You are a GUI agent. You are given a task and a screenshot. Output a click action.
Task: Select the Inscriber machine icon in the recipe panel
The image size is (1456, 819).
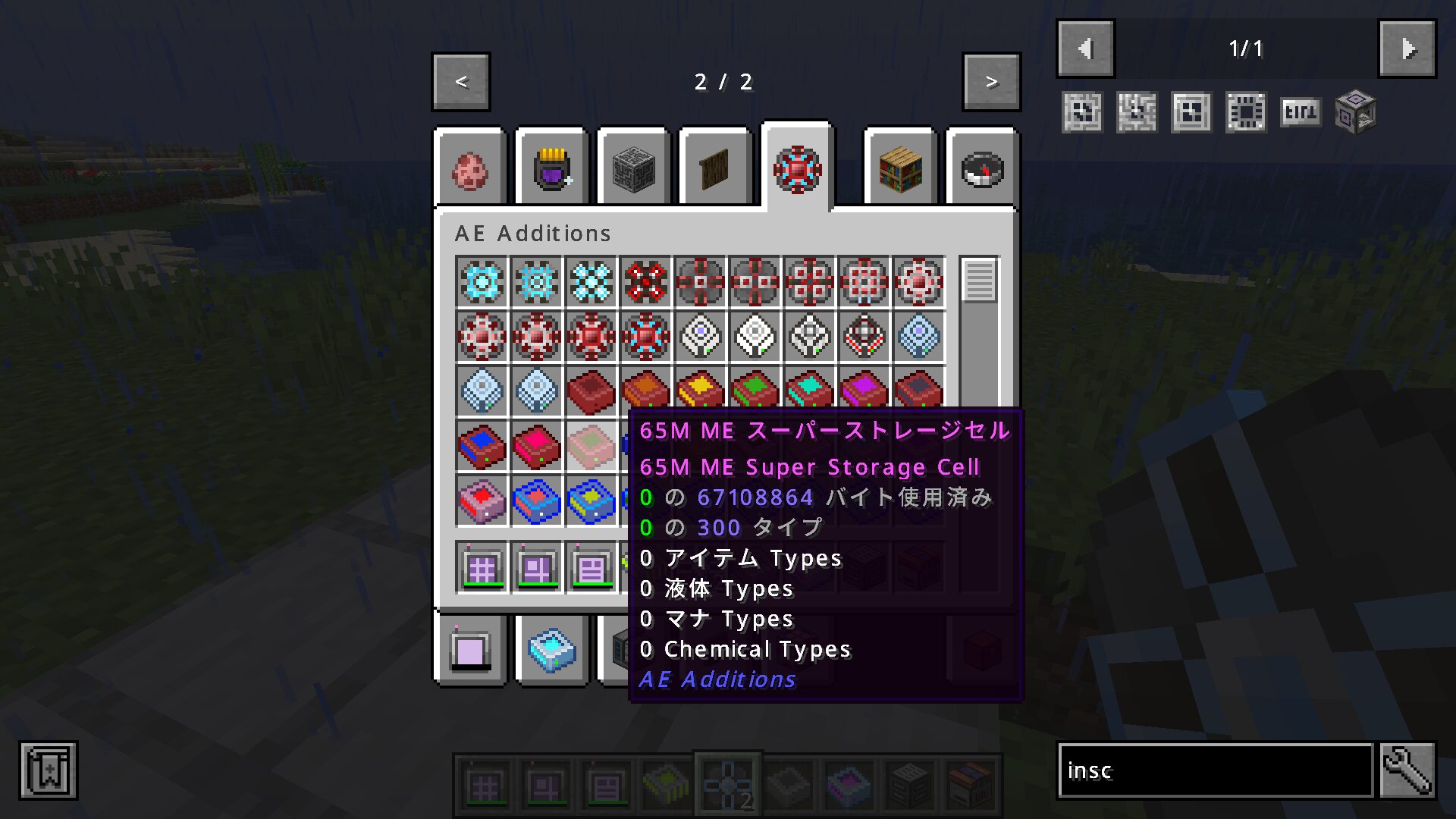coord(1354,111)
